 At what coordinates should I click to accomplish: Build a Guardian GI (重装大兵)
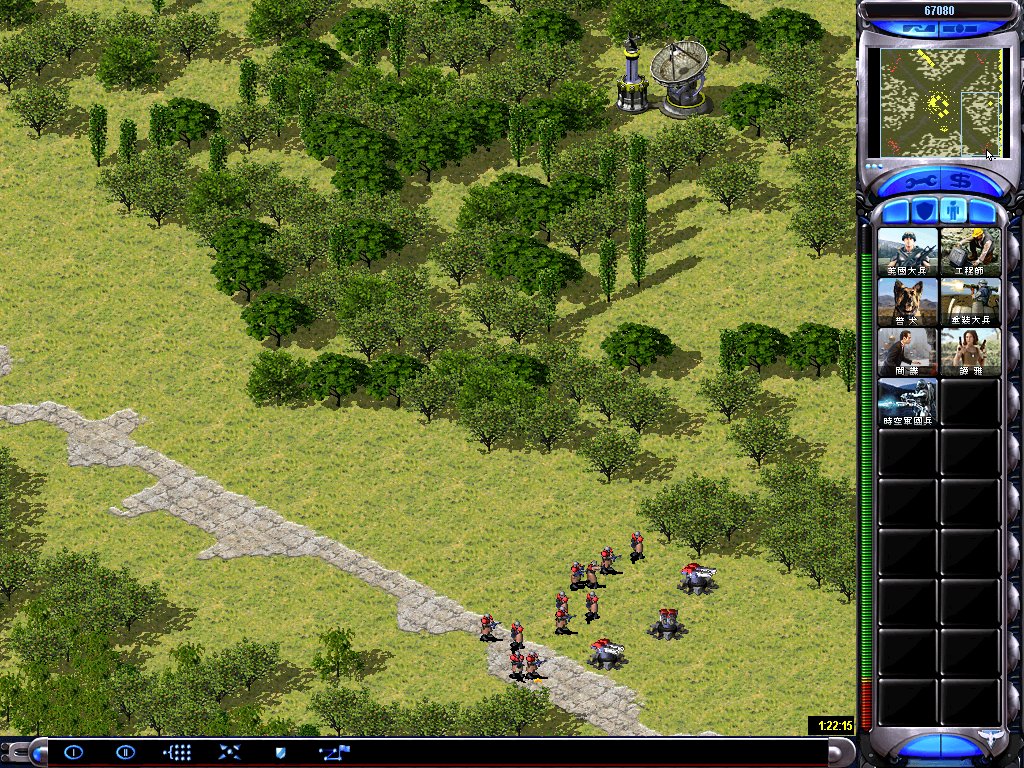970,302
